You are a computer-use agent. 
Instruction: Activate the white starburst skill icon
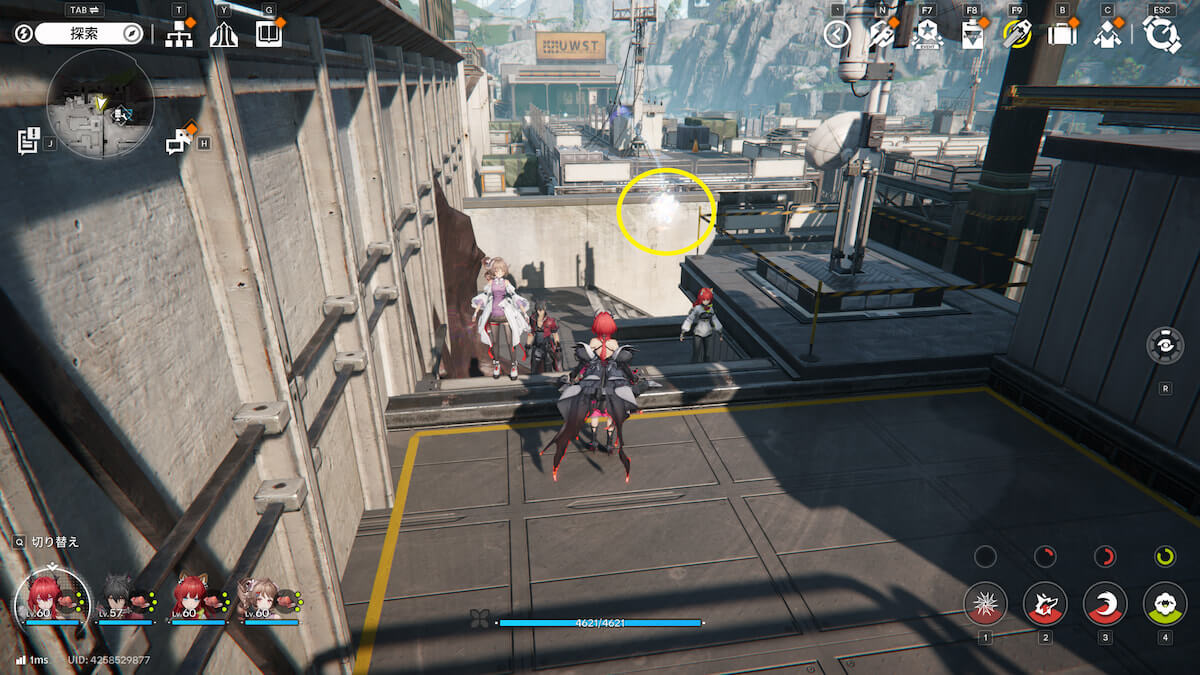point(985,603)
